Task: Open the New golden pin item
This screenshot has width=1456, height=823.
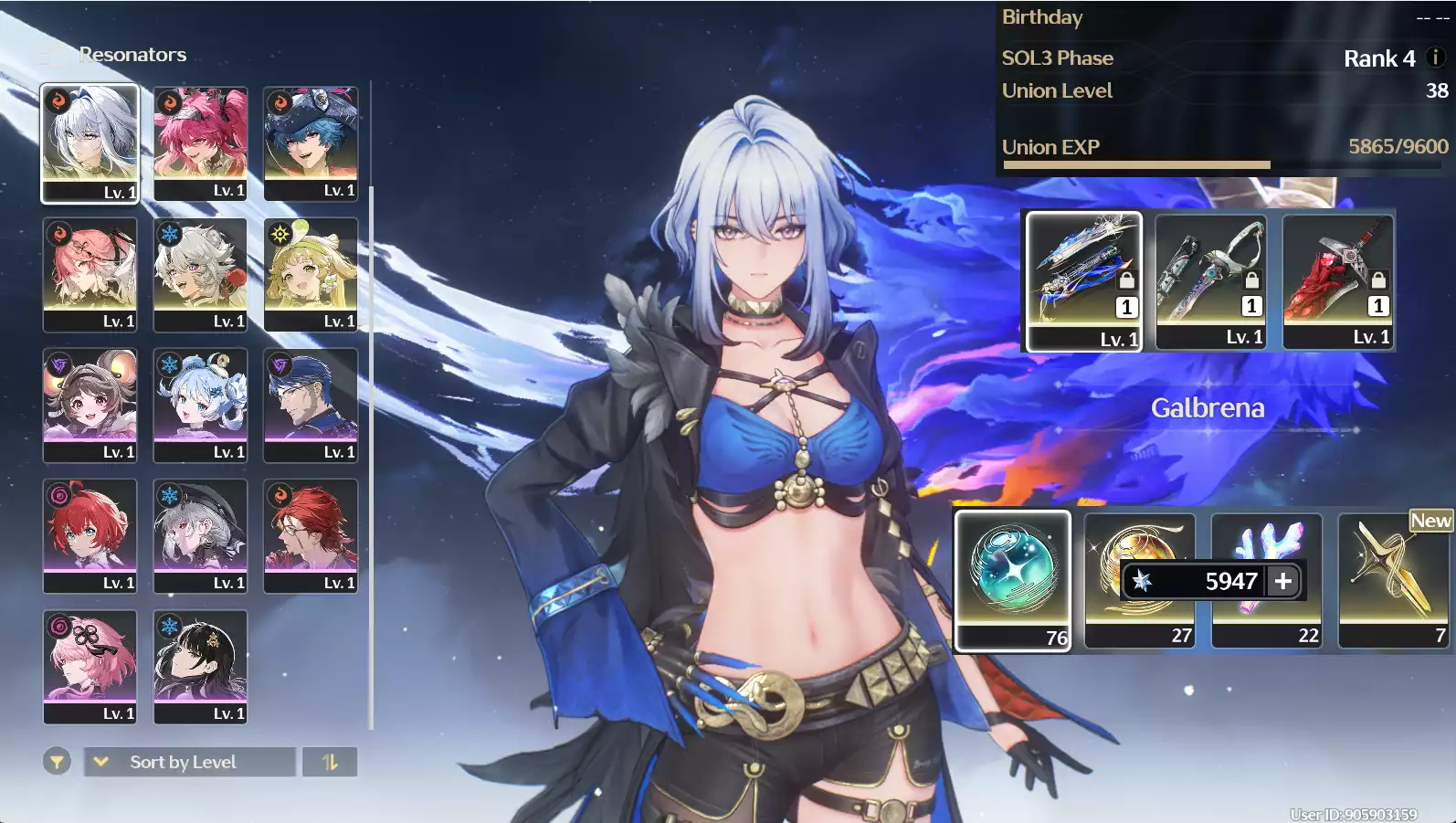Action: click(x=1393, y=579)
